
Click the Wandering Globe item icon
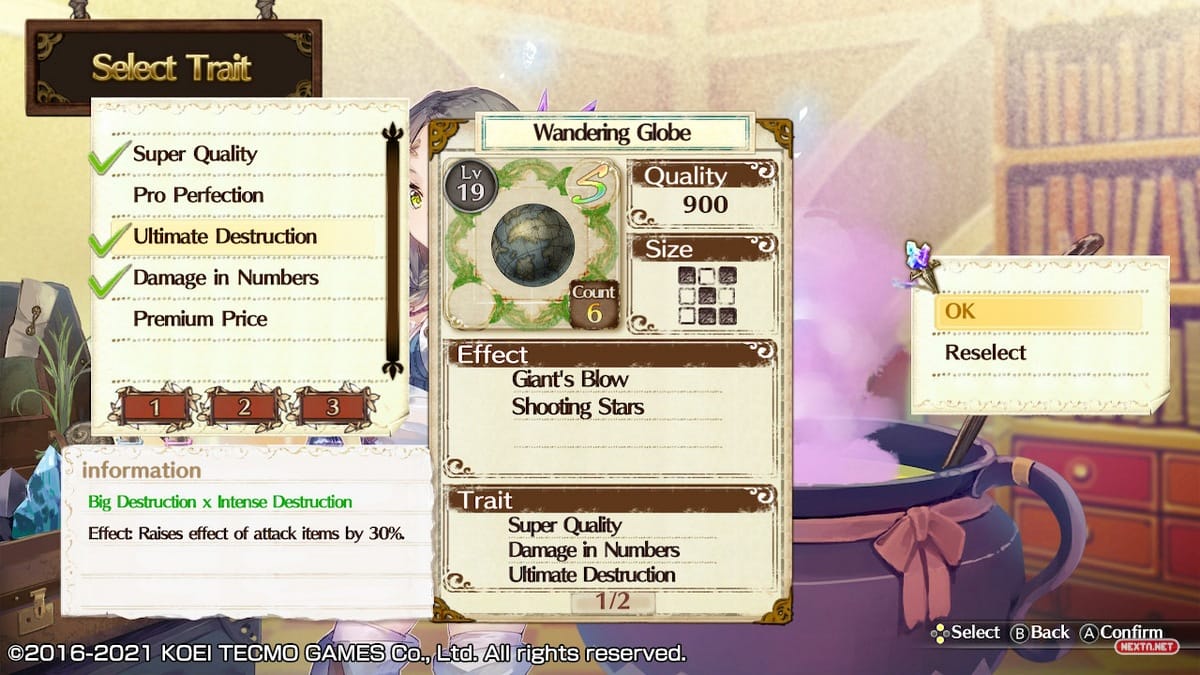532,244
